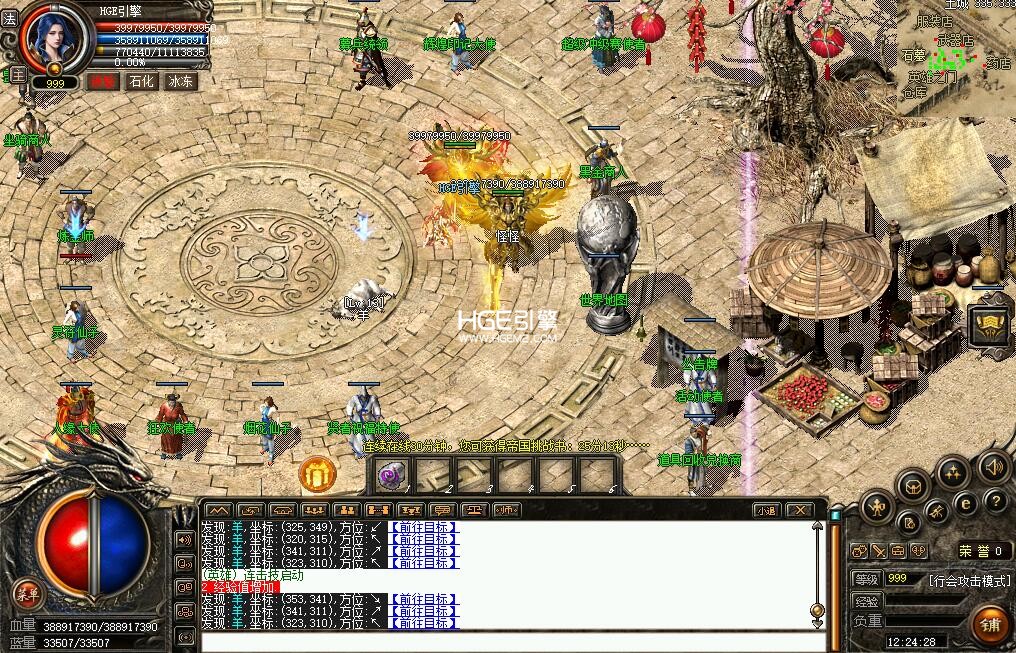1016x653 pixels.
Task: Close the chat panel with X
Action: click(x=798, y=510)
